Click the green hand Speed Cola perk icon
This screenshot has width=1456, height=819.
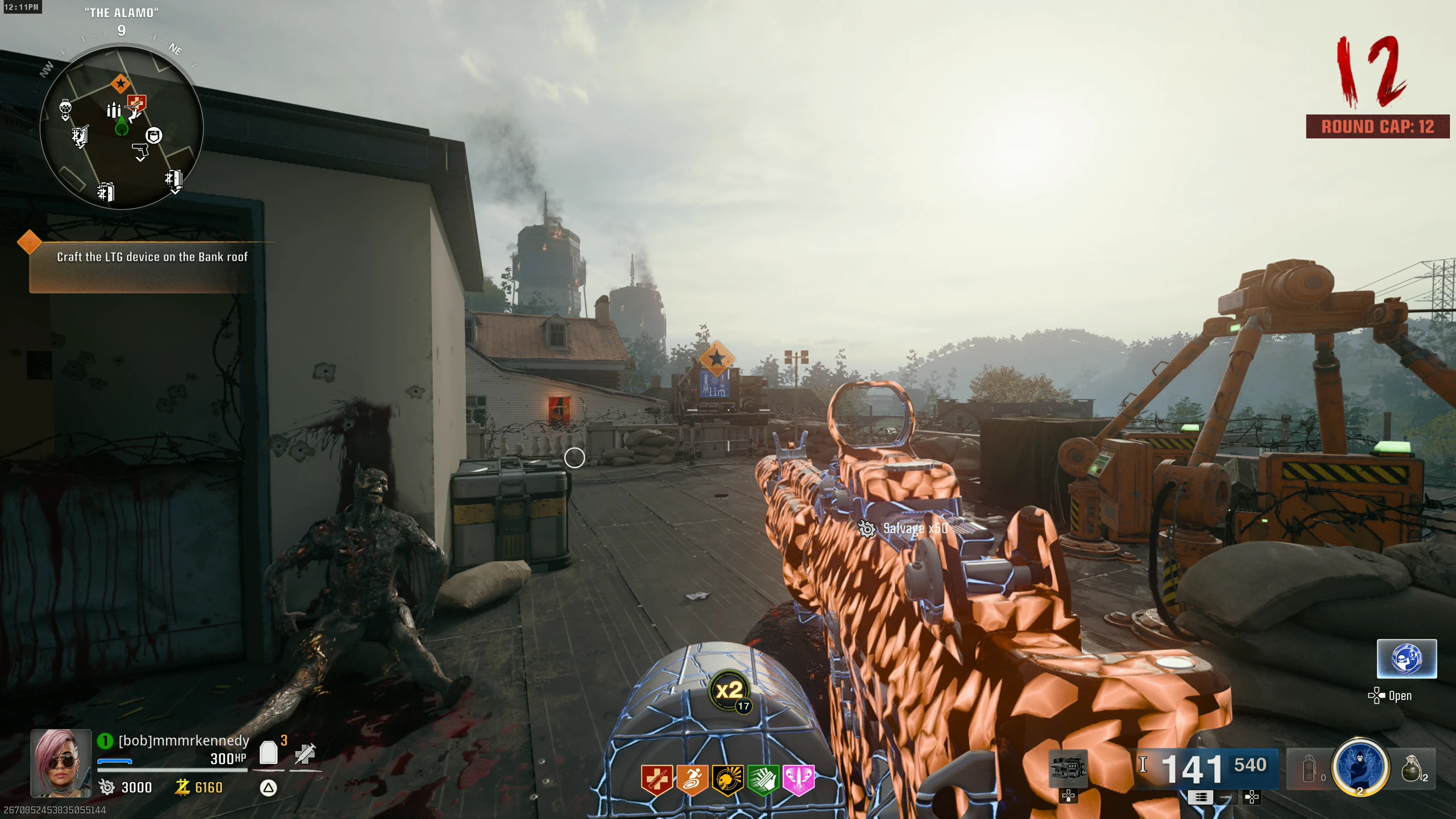click(763, 779)
